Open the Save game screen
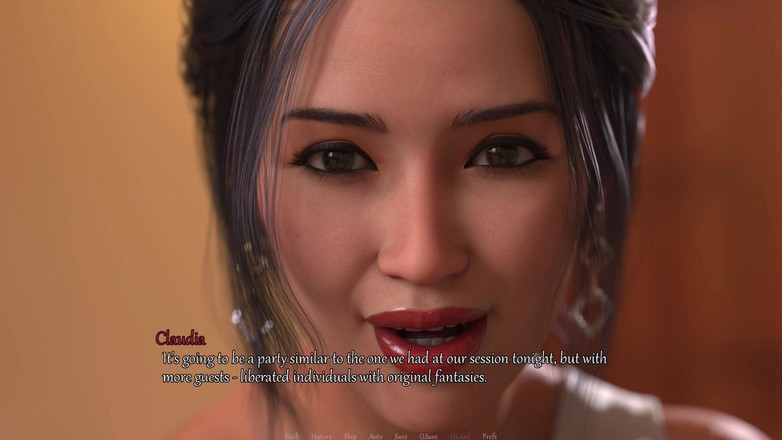The height and width of the screenshot is (440, 782). (x=400, y=436)
